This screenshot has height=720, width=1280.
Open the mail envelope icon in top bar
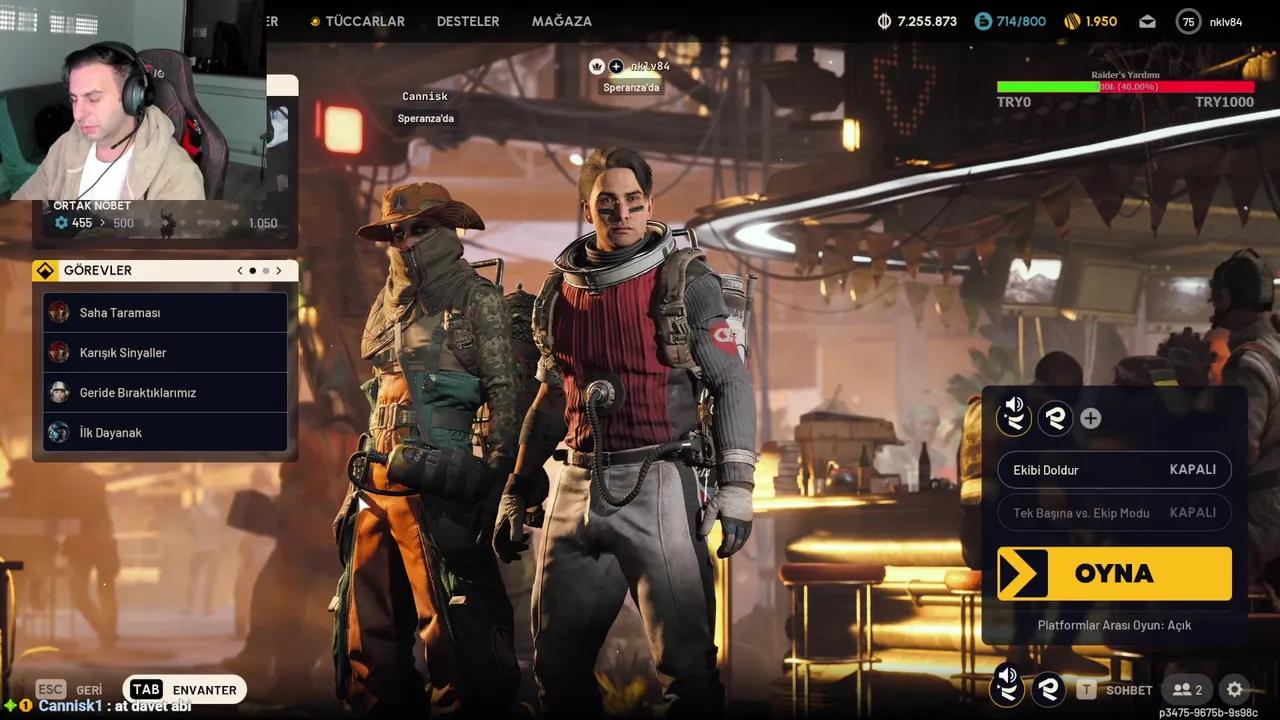coord(1146,20)
